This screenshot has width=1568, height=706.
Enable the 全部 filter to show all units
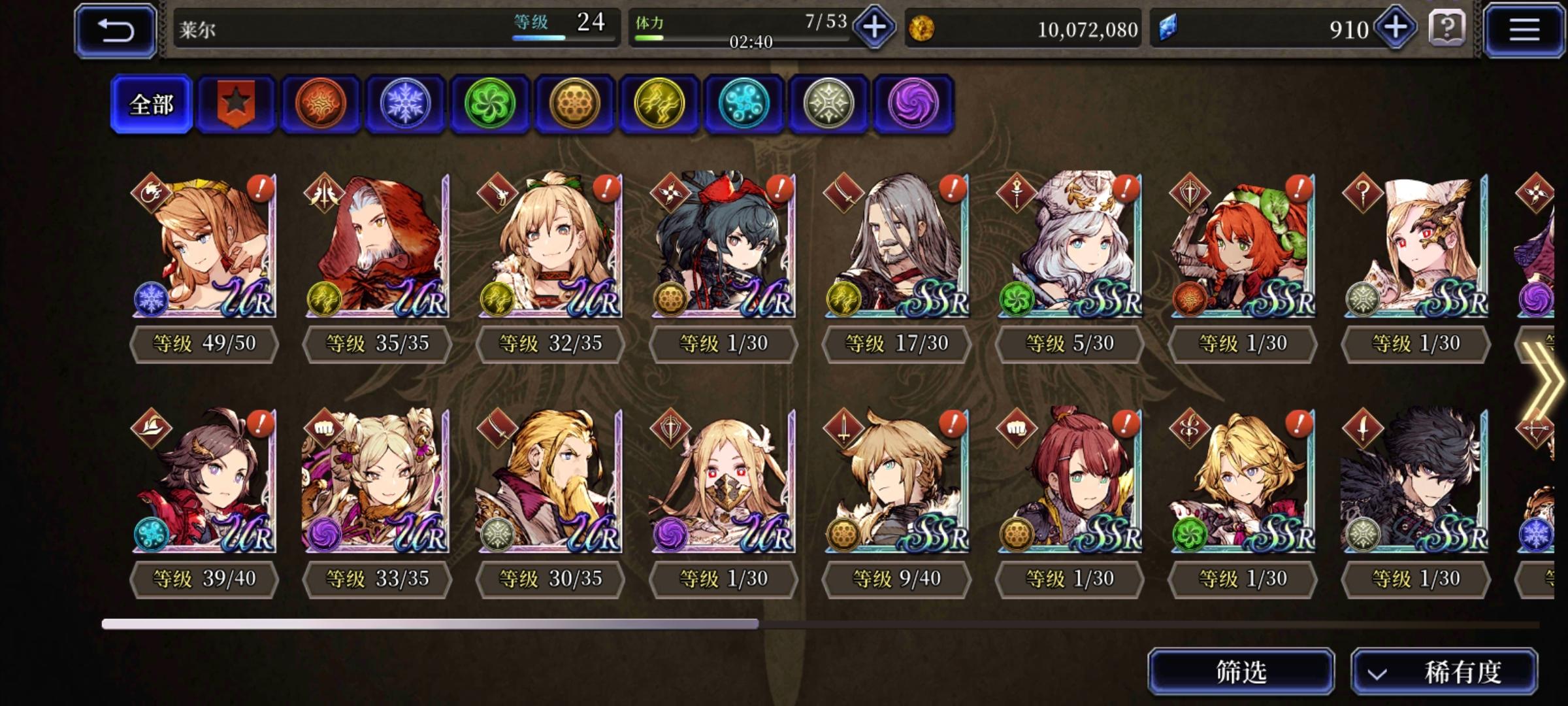click(152, 105)
